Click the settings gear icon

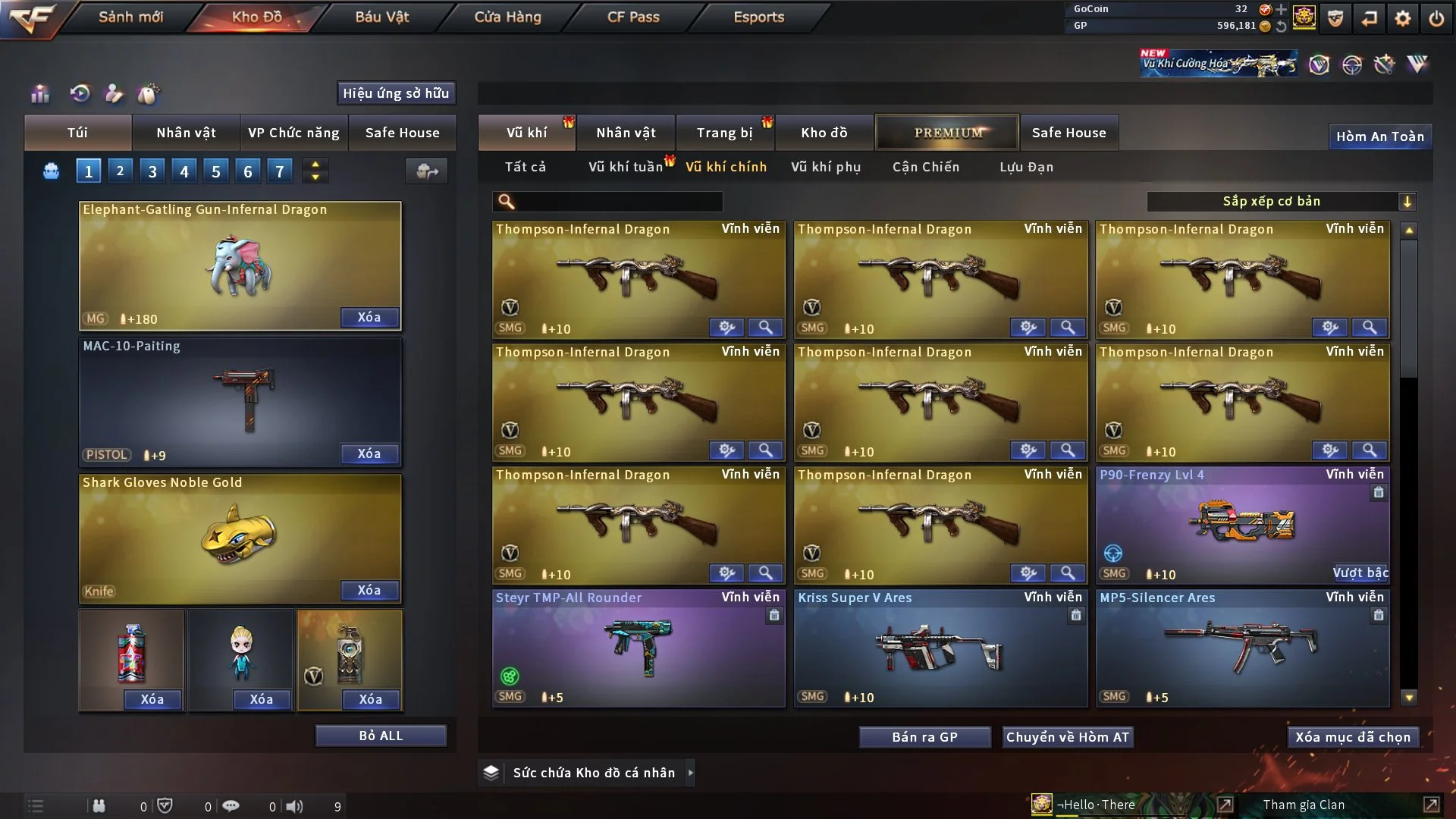coord(1403,18)
